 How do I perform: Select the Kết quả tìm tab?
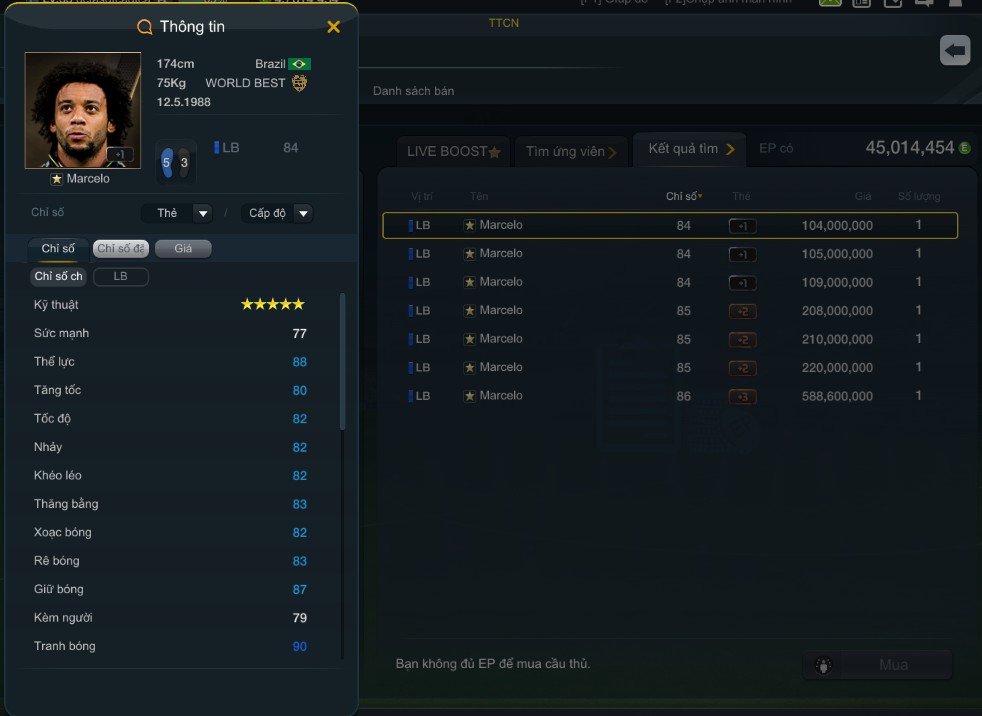coord(689,149)
